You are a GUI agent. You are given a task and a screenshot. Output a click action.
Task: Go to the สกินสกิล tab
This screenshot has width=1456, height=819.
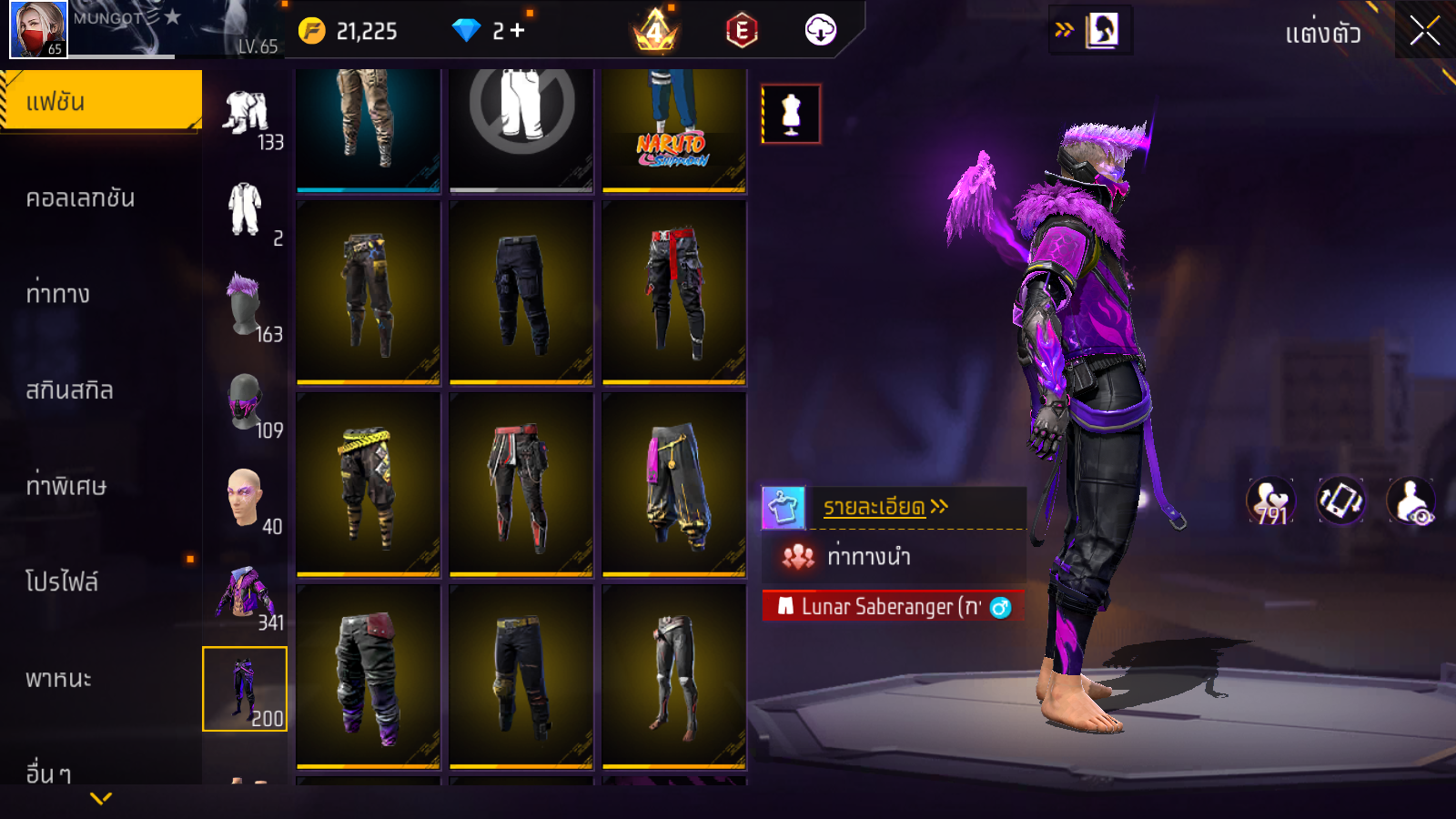pyautogui.click(x=70, y=390)
